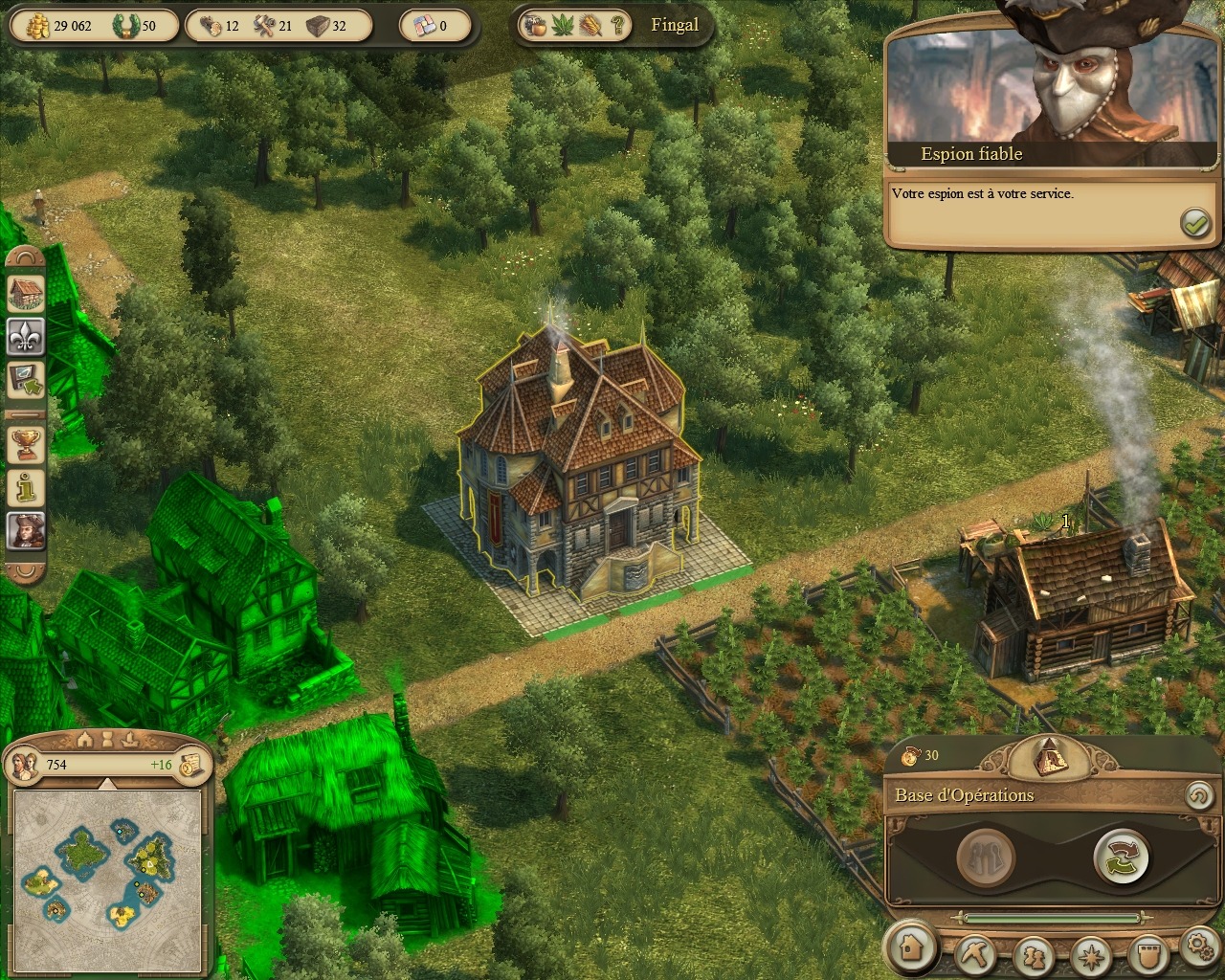Select the fleur-de-lis icon in the side toolbar
1225x980 pixels.
click(x=26, y=336)
